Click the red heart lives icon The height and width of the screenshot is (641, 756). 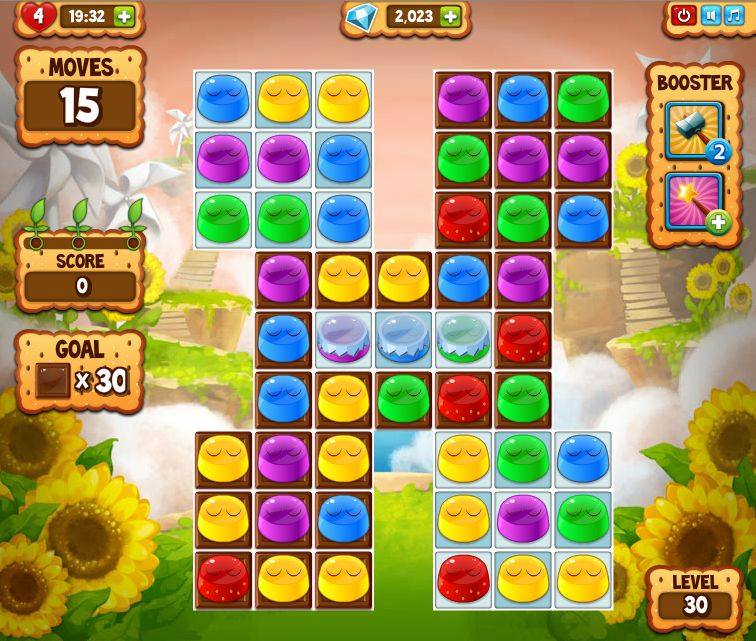tap(37, 15)
